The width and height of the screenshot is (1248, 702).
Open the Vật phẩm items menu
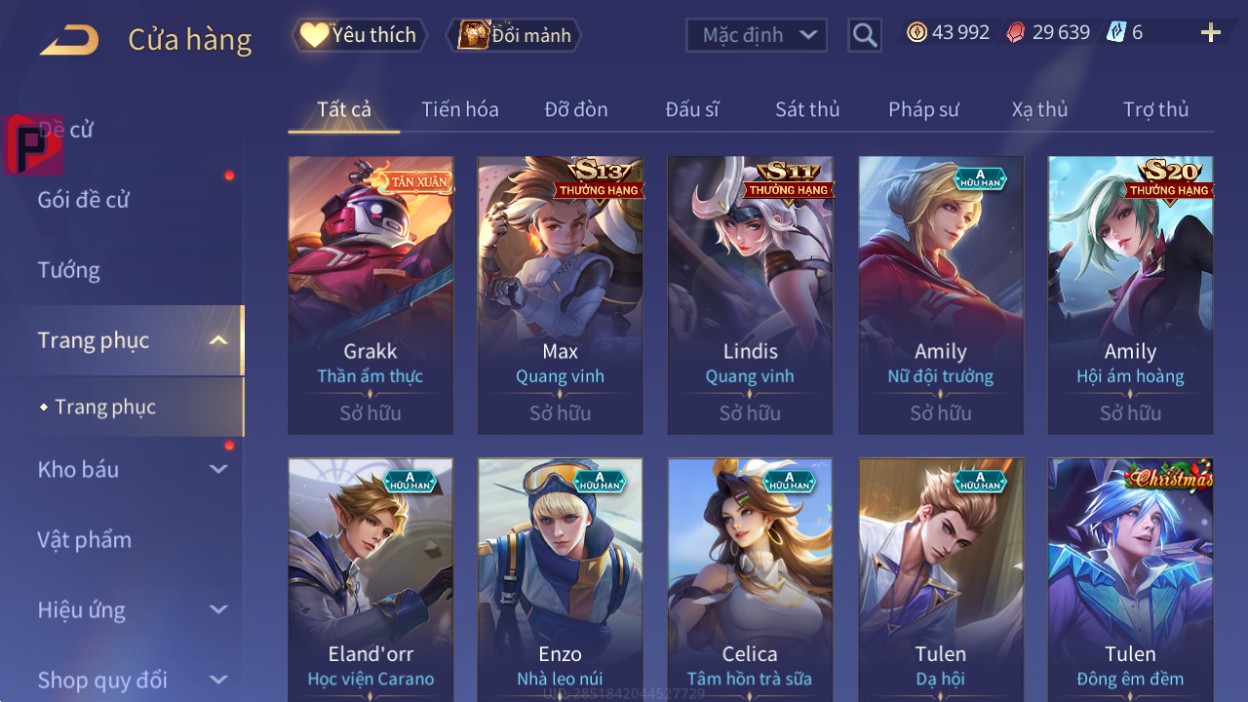tap(85, 540)
